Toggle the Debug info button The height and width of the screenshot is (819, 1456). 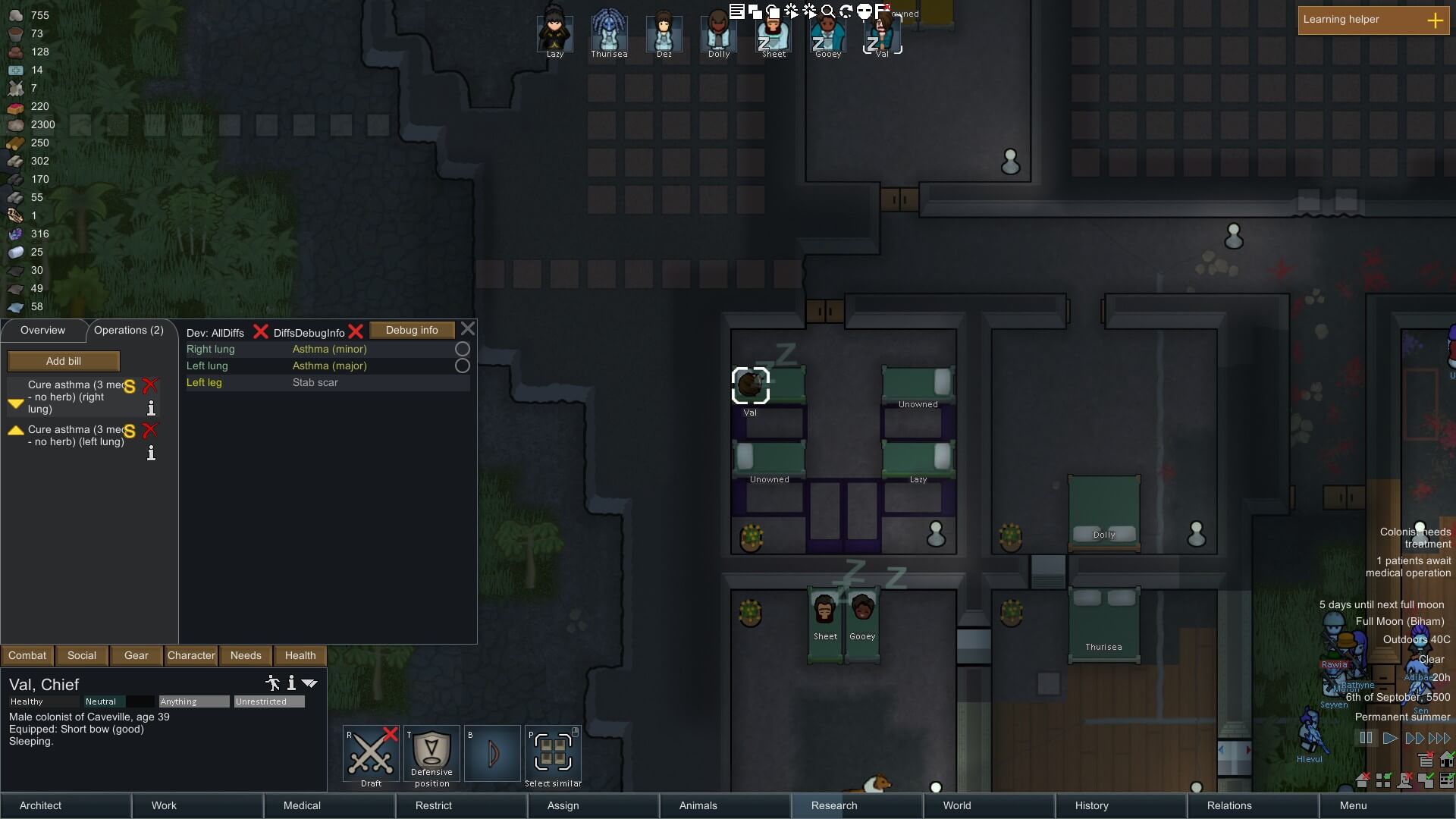412,331
